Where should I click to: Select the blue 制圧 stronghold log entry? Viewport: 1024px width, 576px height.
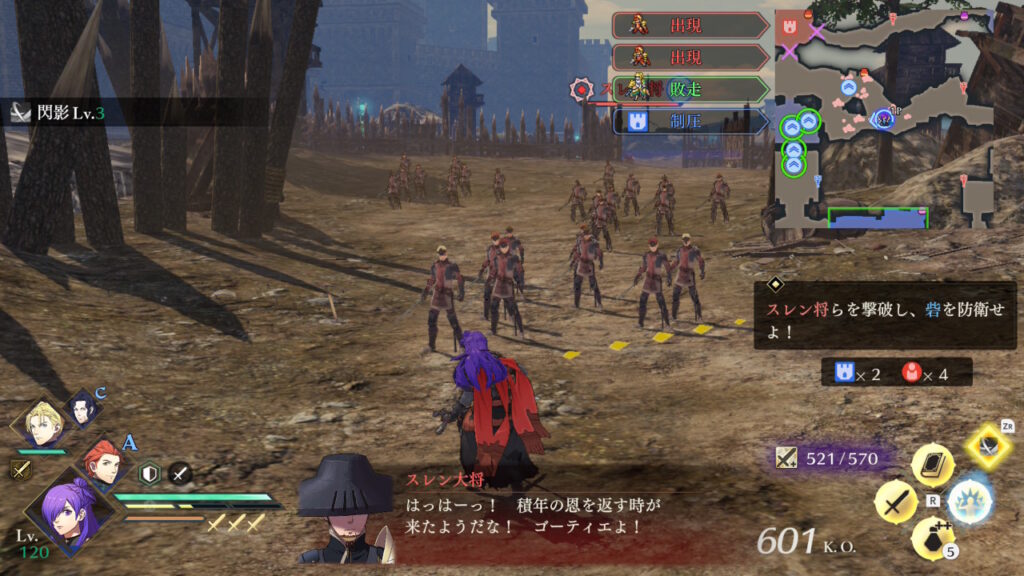click(x=690, y=122)
